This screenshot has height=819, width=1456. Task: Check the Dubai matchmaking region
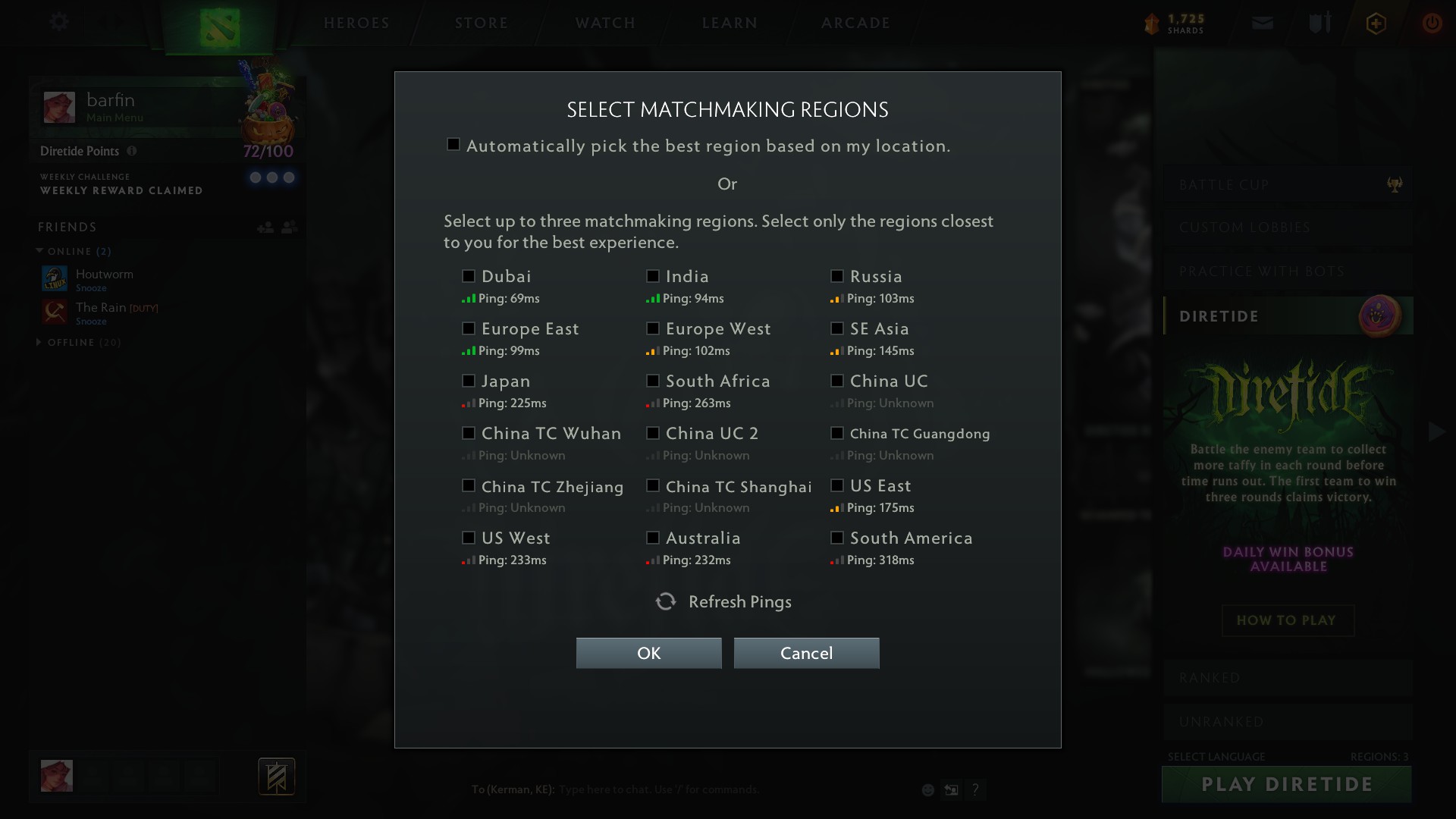click(x=468, y=276)
